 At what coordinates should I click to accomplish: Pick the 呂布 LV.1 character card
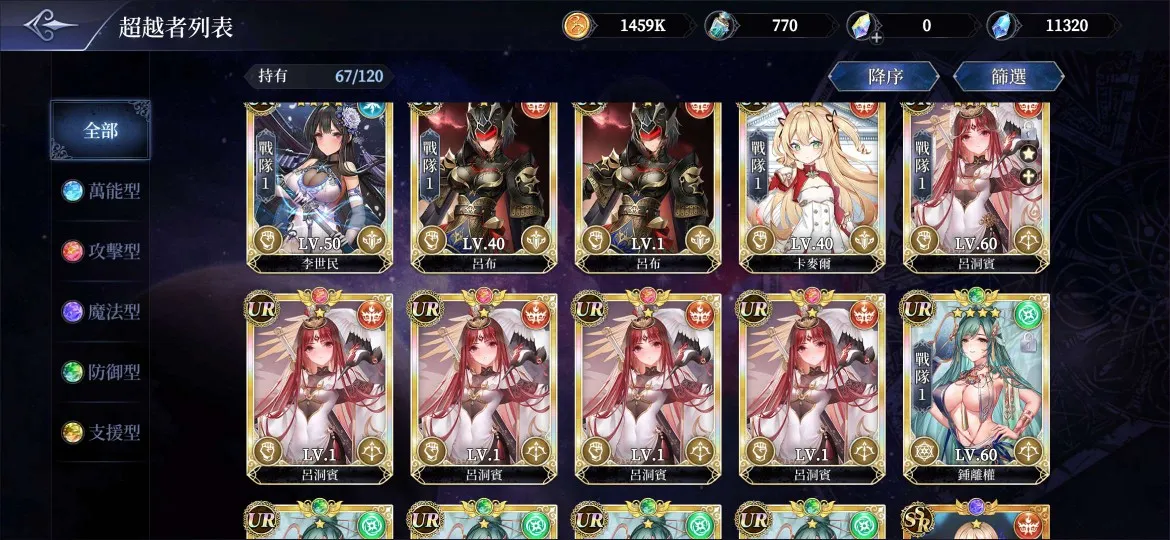click(648, 185)
